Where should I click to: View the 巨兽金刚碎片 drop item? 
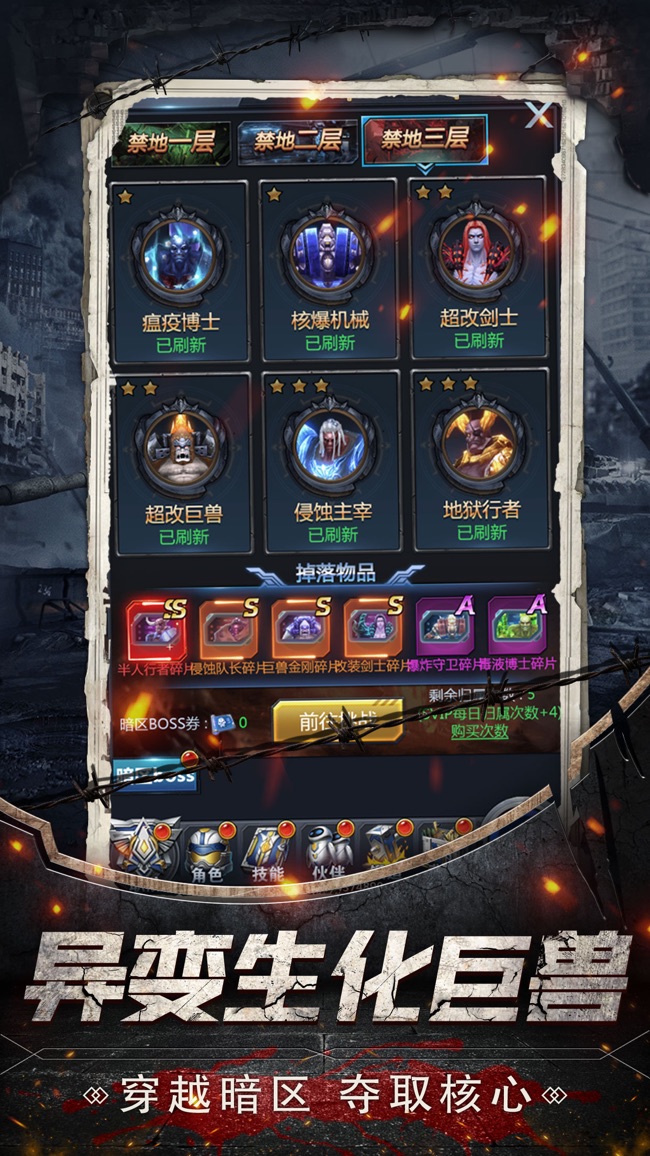(x=301, y=627)
